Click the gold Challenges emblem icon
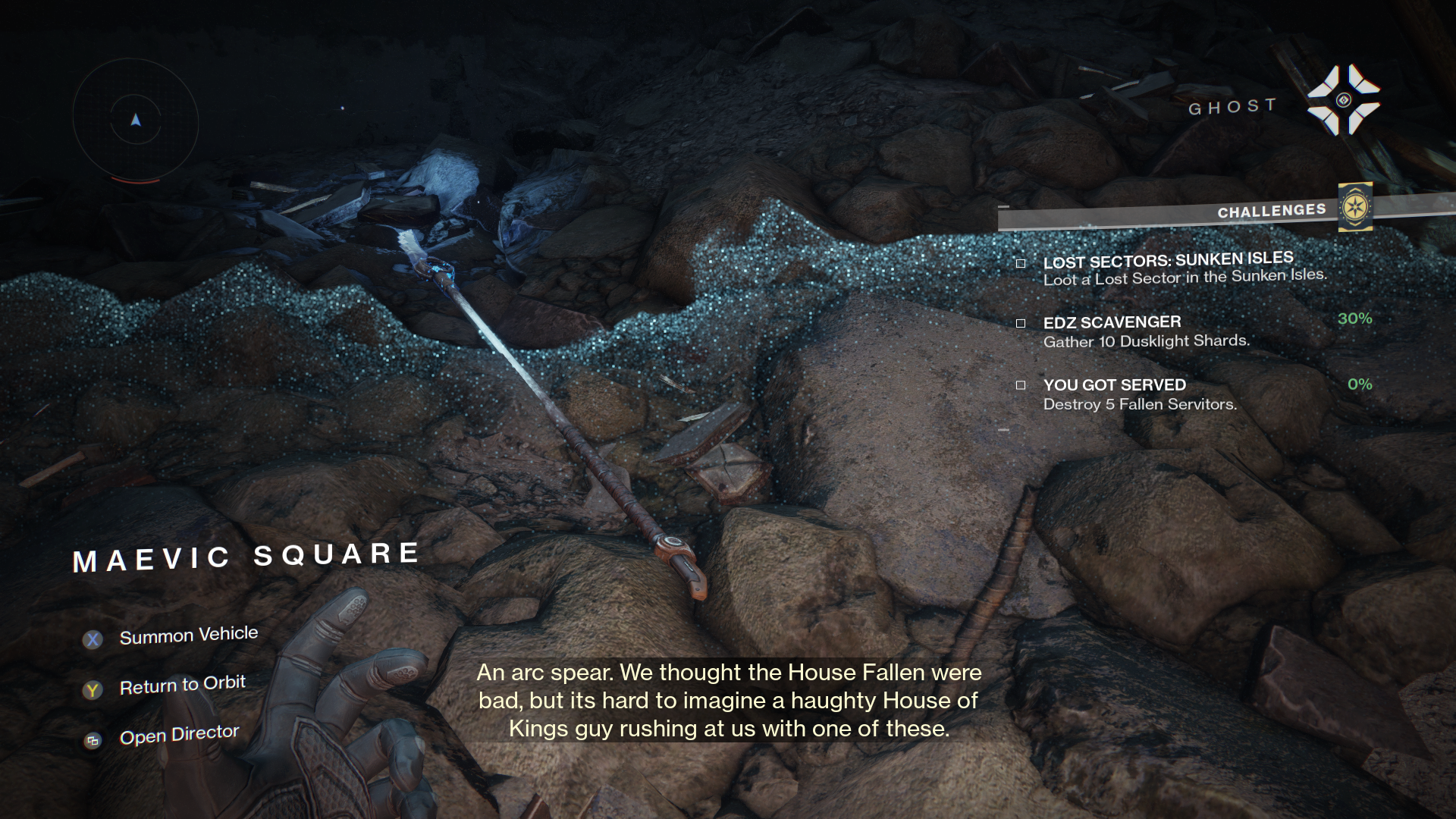This screenshot has width=1456, height=819. click(1354, 207)
